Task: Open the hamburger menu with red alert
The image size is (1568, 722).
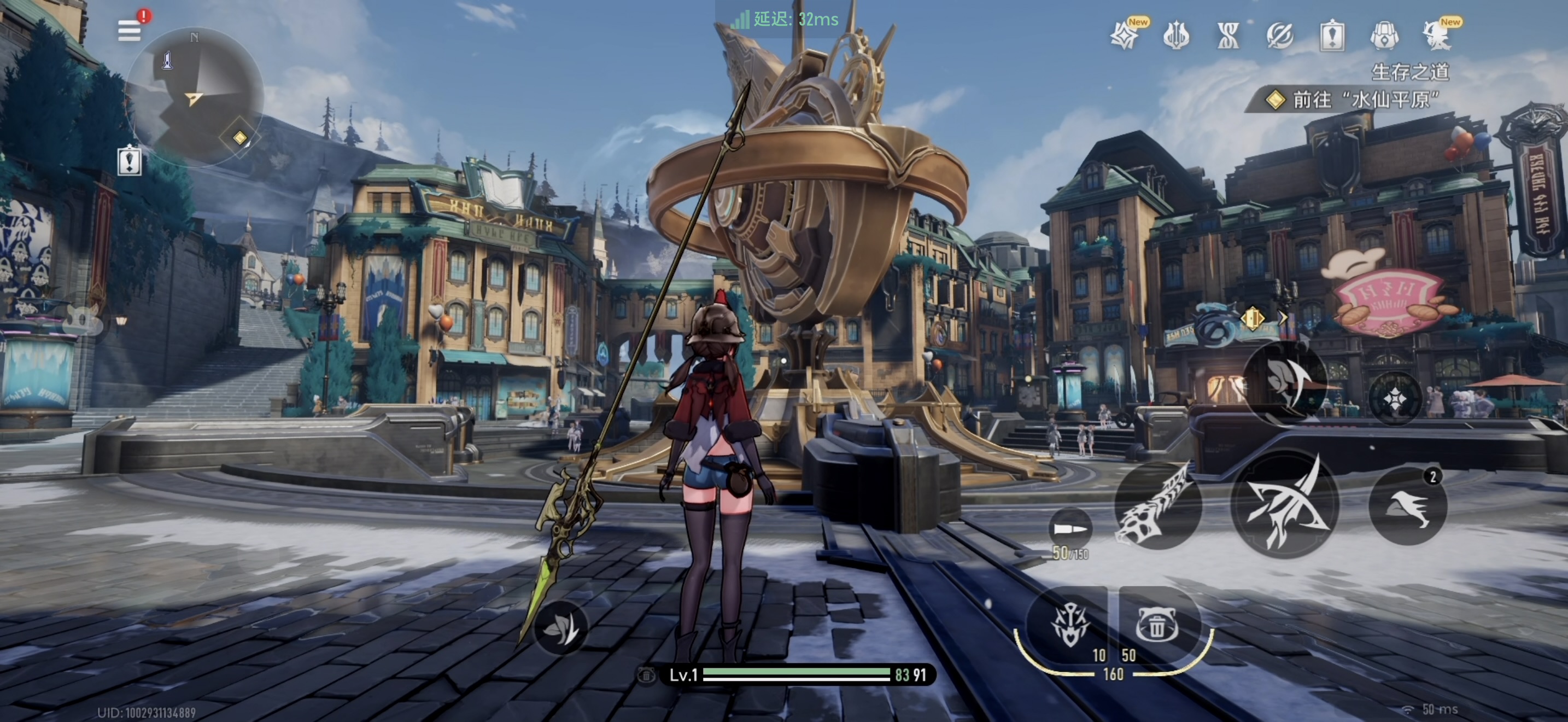Action: (129, 31)
